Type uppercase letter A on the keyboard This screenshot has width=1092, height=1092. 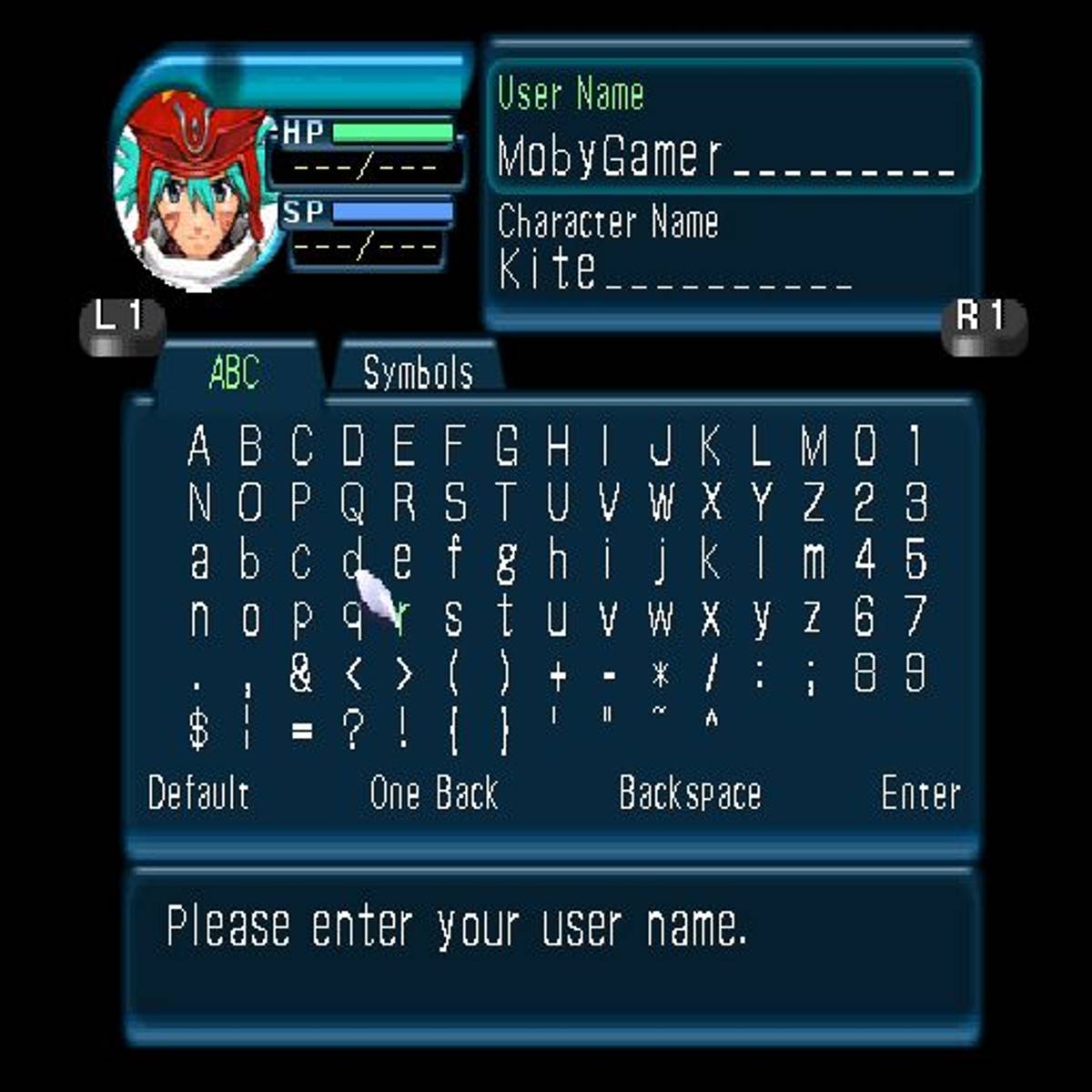(x=199, y=446)
